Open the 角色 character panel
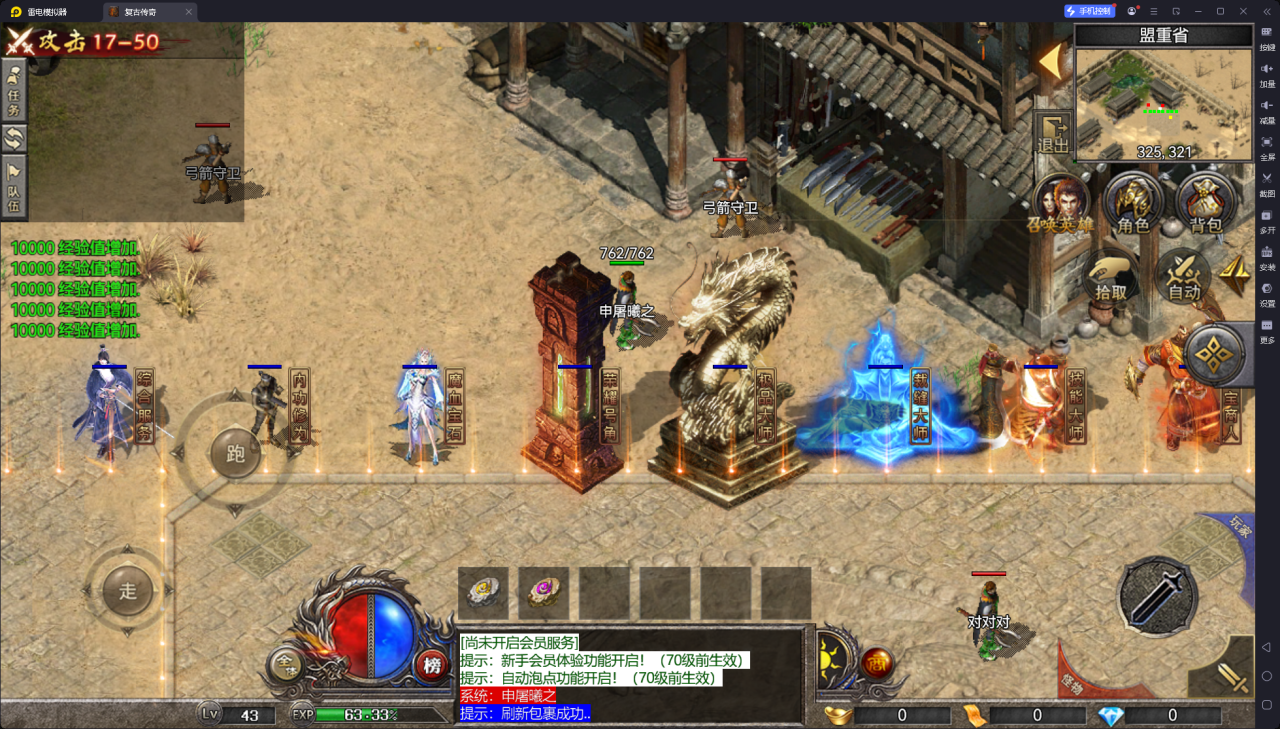The height and width of the screenshot is (729, 1280). pos(1133,203)
